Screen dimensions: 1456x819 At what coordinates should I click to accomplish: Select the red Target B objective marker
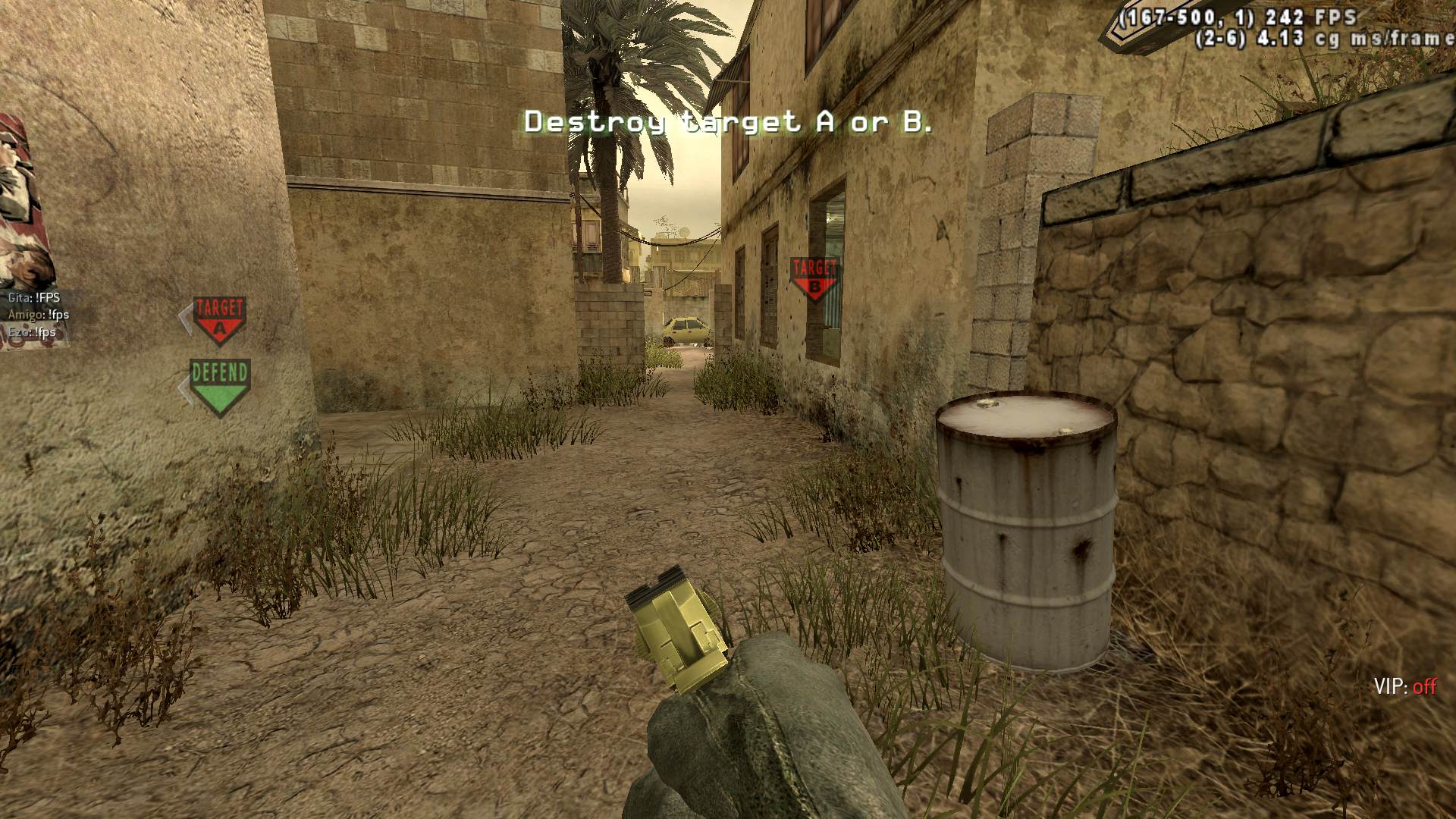pos(814,278)
